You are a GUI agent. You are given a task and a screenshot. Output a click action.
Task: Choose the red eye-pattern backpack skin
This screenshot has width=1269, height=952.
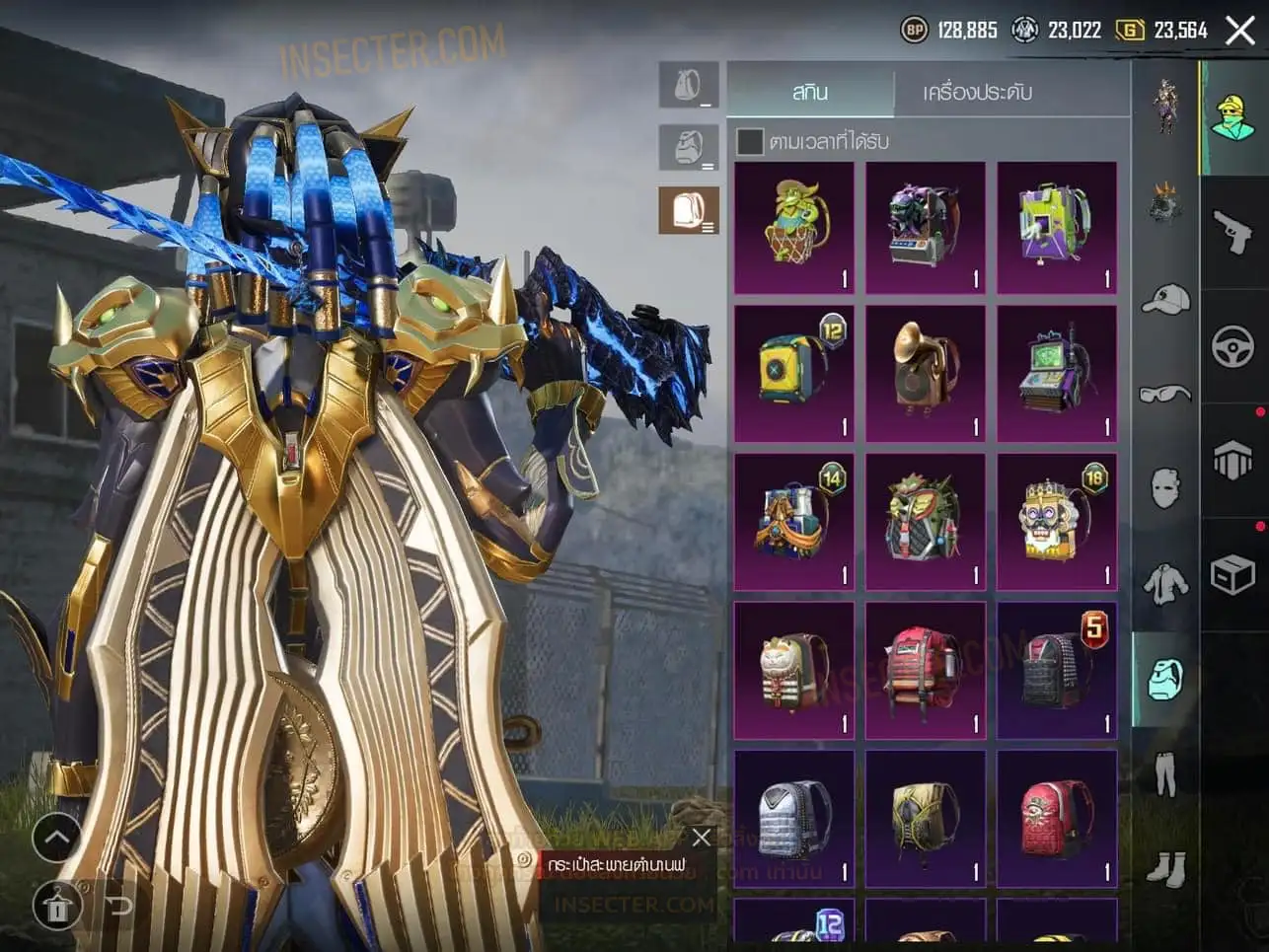click(x=1056, y=818)
